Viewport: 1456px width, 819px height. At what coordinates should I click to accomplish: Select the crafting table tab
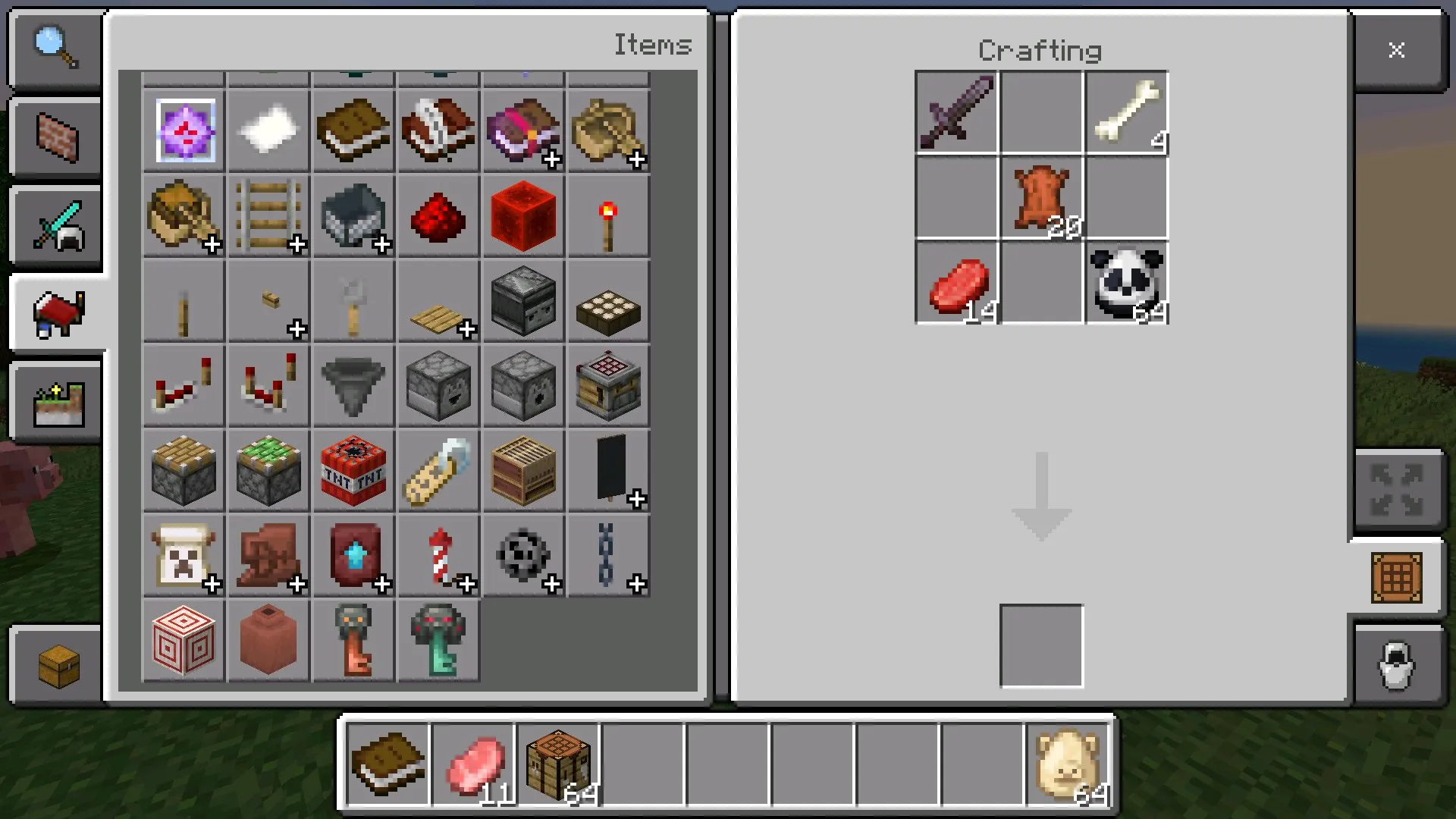(x=1396, y=578)
